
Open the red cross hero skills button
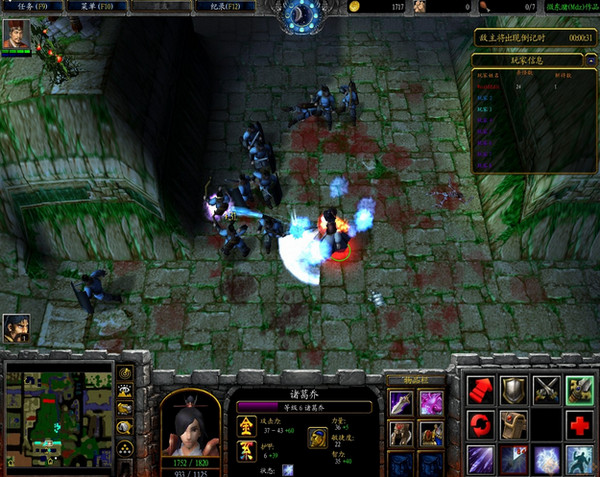click(580, 424)
